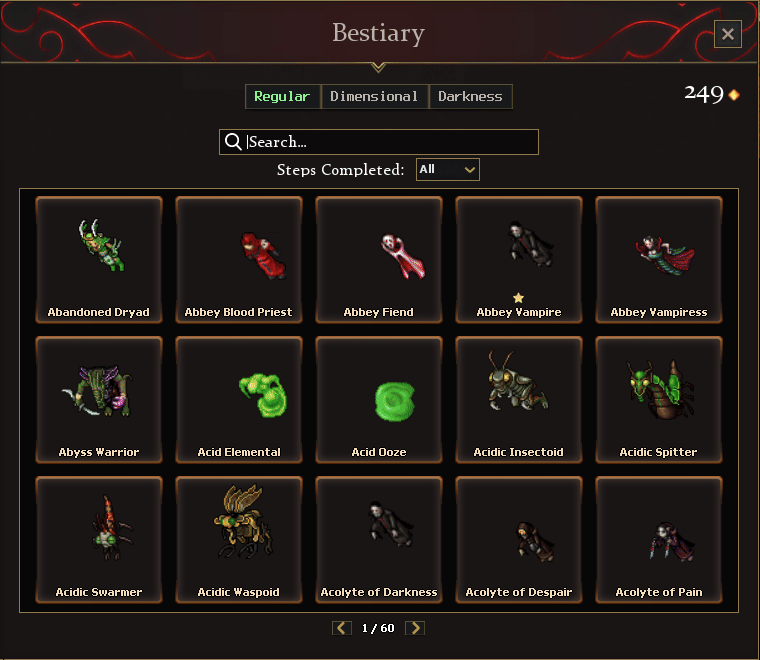View the Acolyte of Darkness entry

coord(379,539)
